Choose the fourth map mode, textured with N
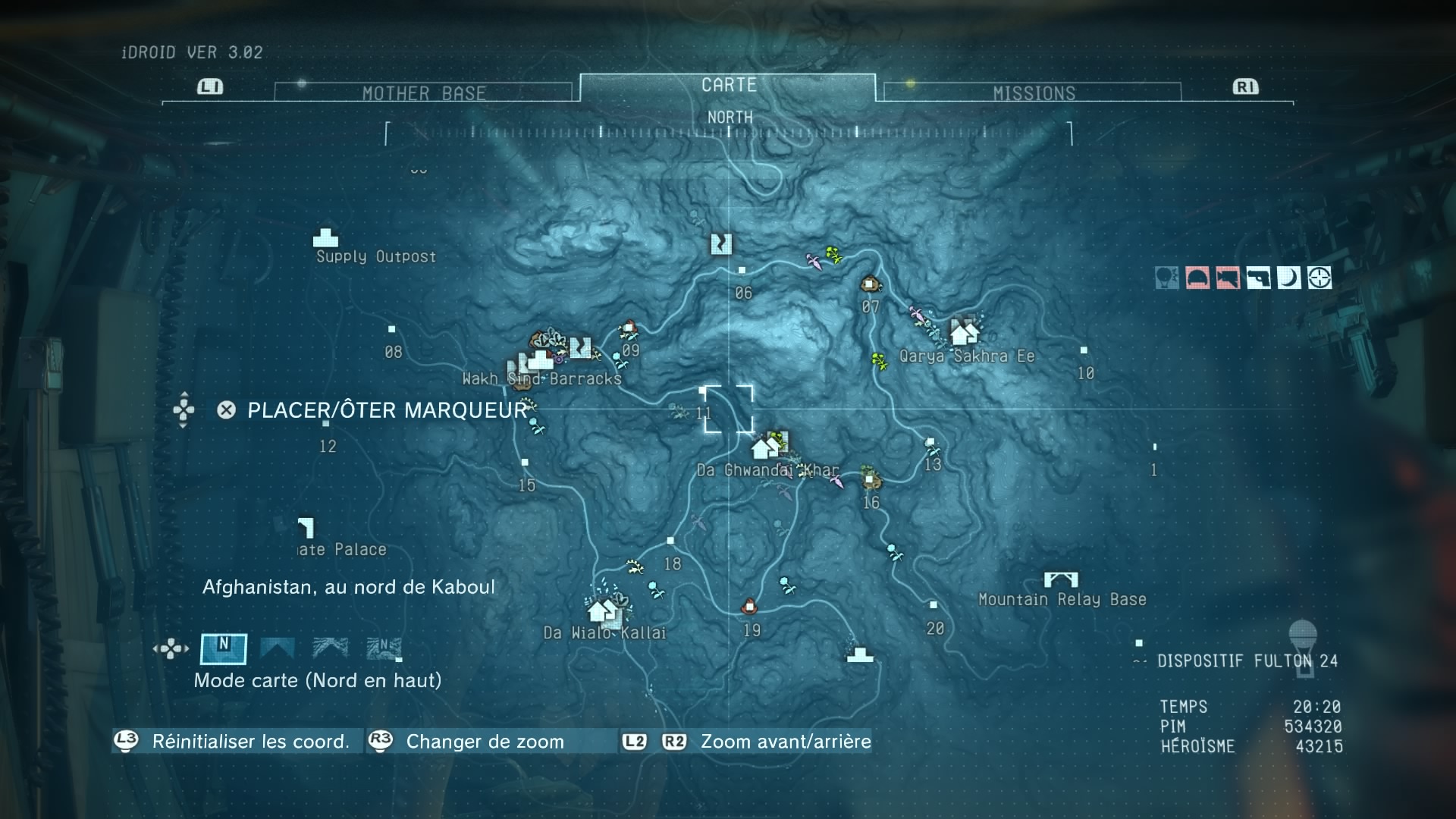The image size is (1456, 819). click(384, 648)
